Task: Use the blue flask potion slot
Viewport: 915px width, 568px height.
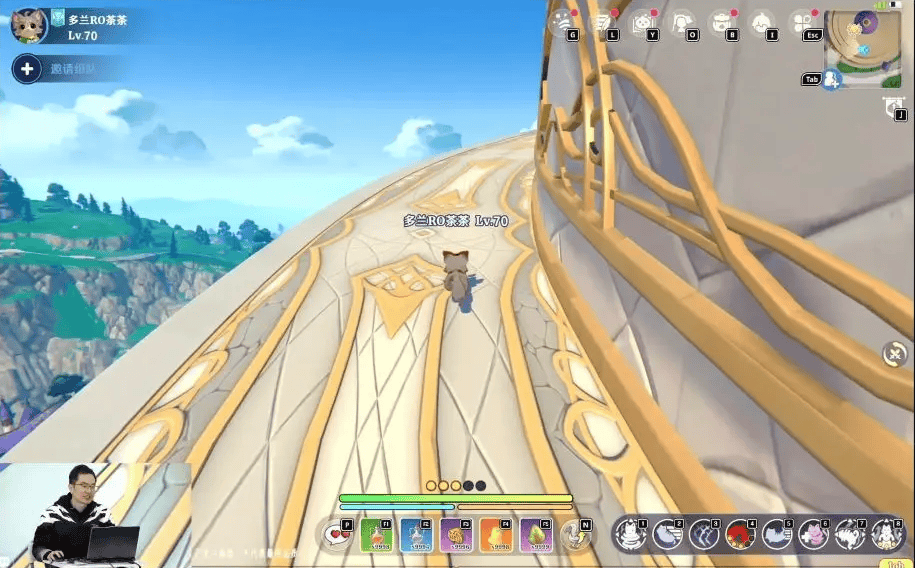Action: click(x=415, y=535)
